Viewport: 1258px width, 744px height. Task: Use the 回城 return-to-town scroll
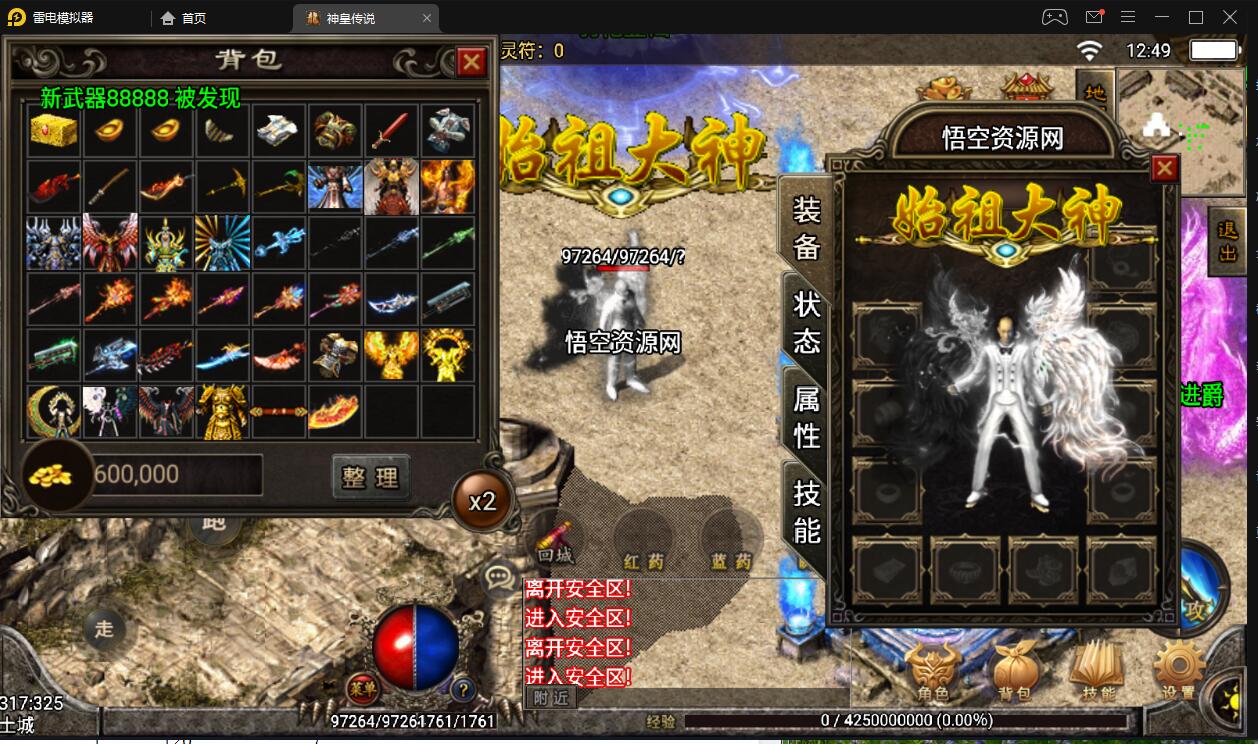coord(554,539)
